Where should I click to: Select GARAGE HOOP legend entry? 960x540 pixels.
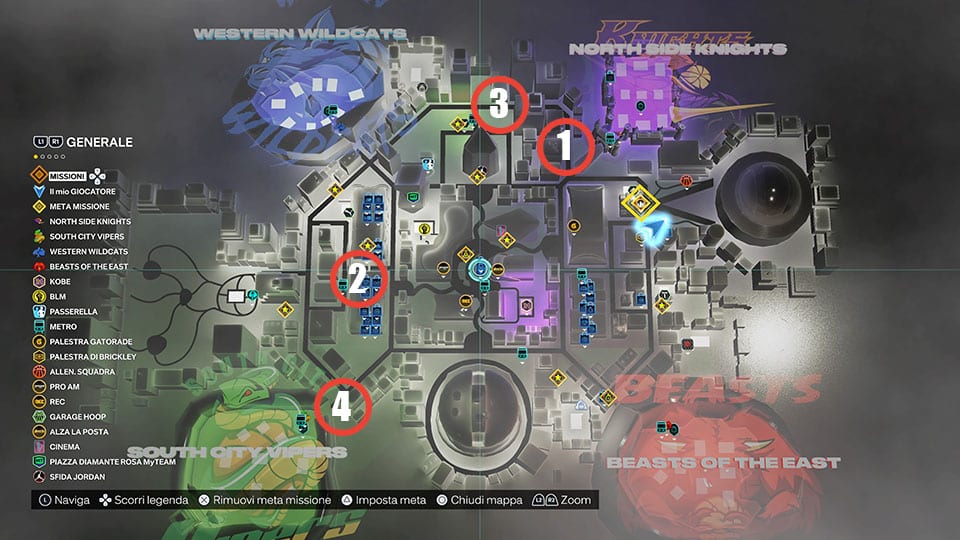click(76, 416)
